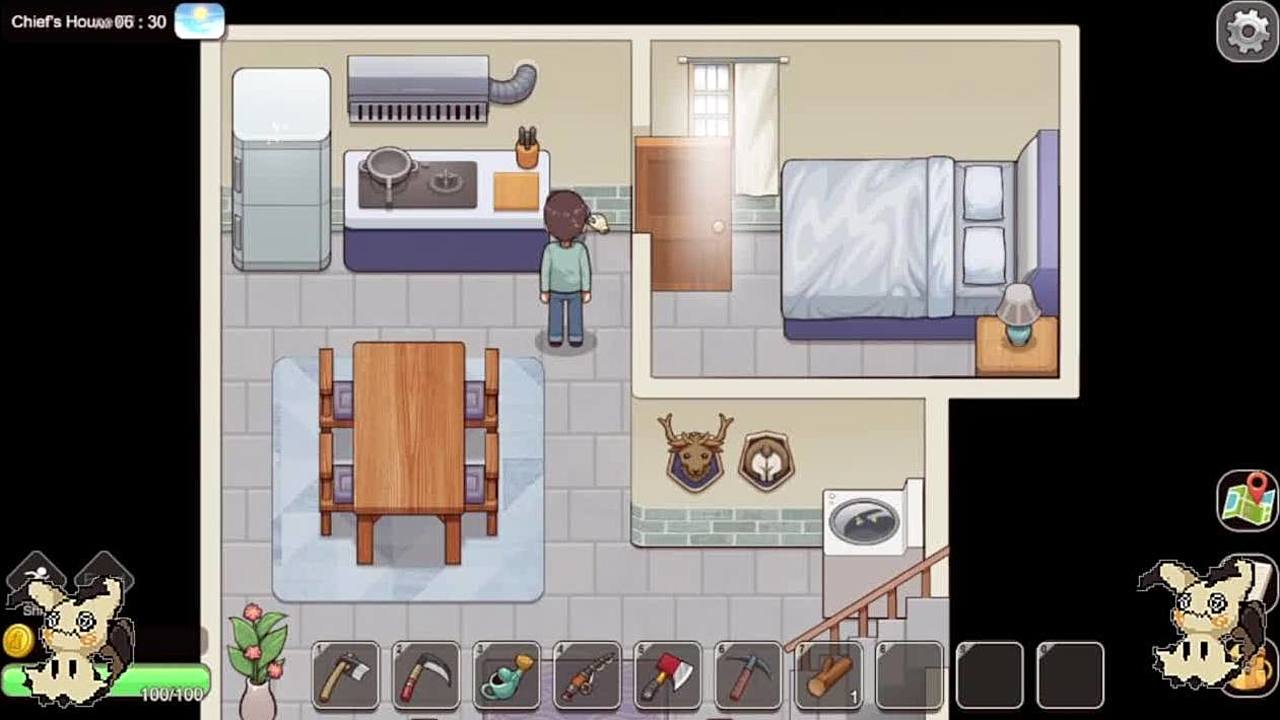Image resolution: width=1280 pixels, height=720 pixels.
Task: Click the gold coin icon
Action: tap(17, 640)
